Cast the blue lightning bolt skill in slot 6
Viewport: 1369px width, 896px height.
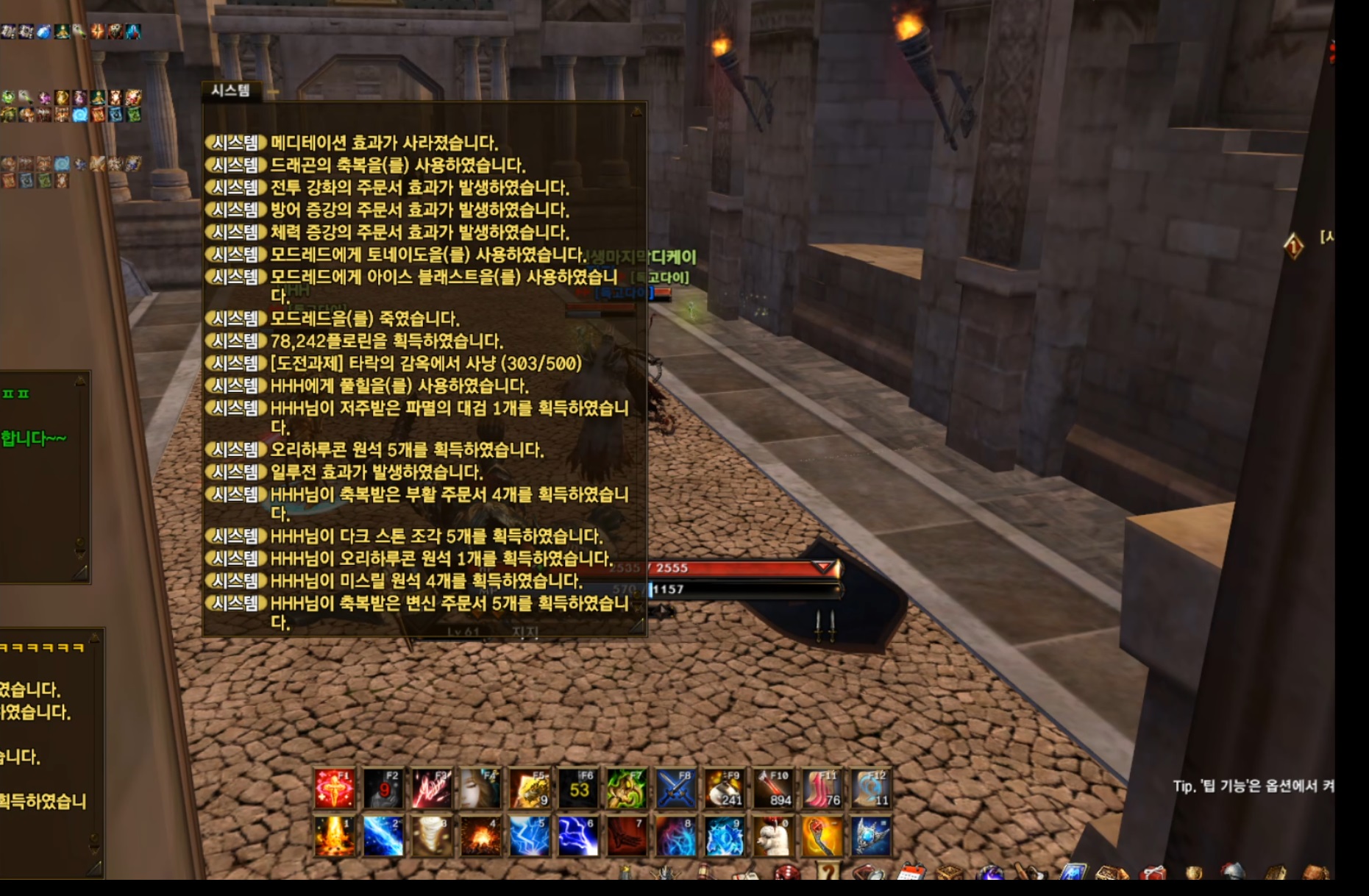(577, 836)
